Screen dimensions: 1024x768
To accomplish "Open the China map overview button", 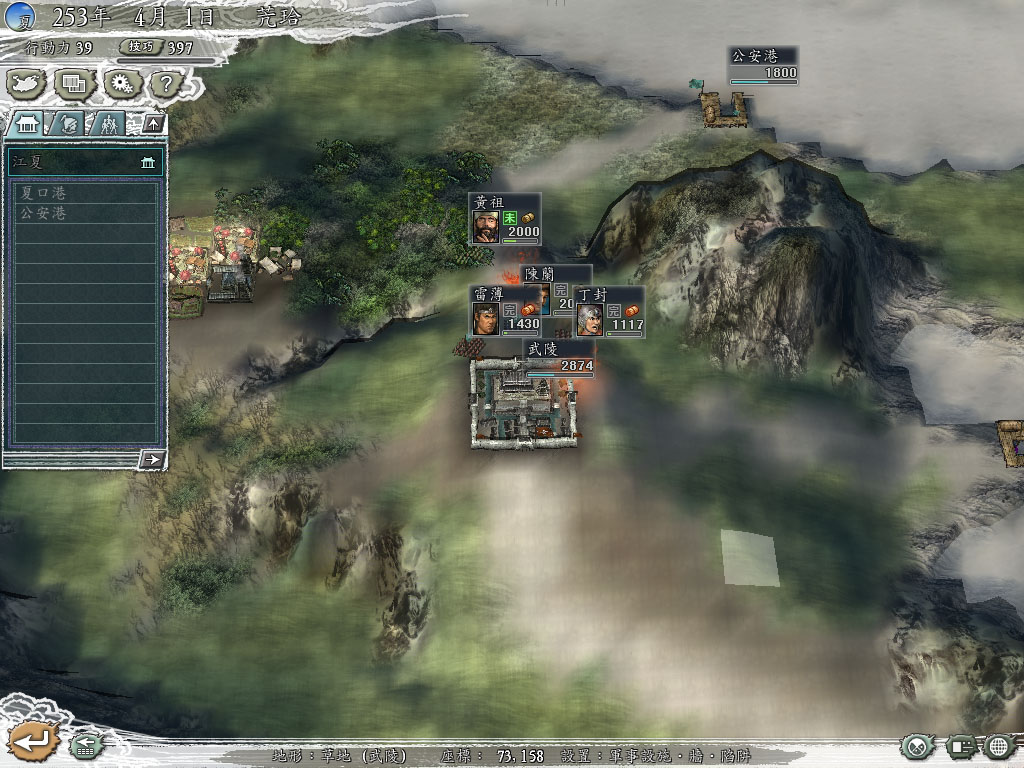I will (x=29, y=83).
